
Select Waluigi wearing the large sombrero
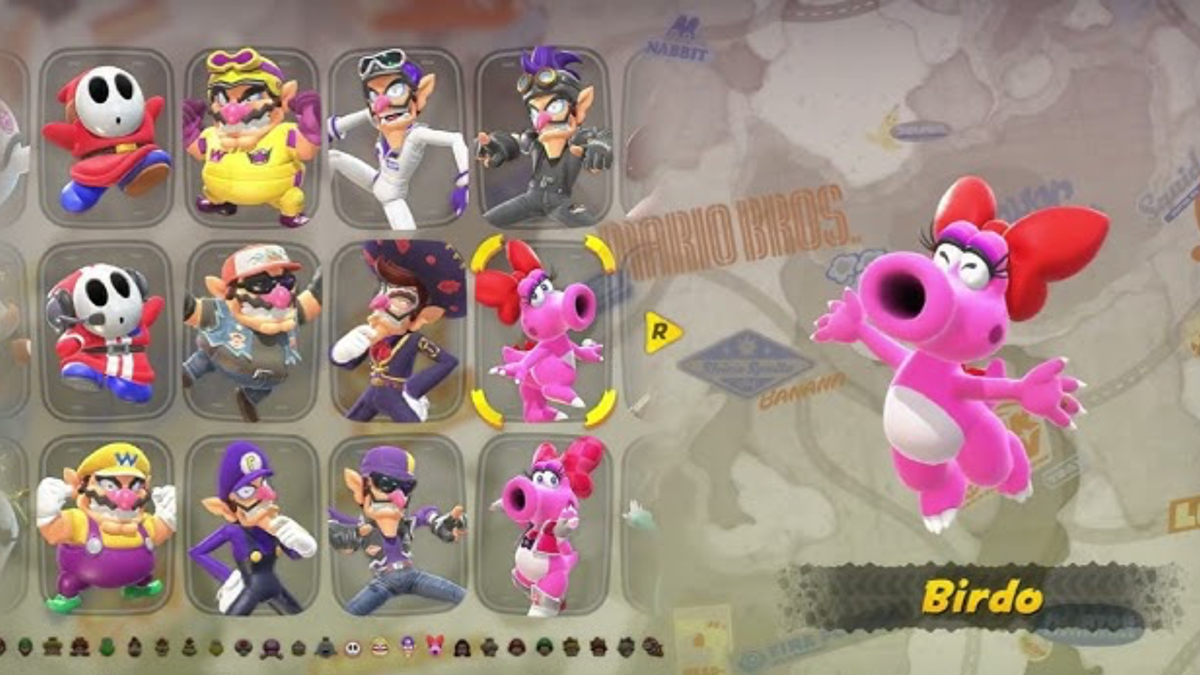point(396,330)
